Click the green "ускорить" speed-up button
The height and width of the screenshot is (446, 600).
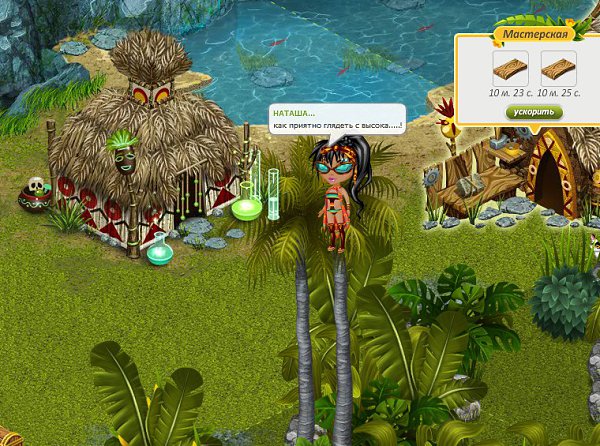(533, 112)
